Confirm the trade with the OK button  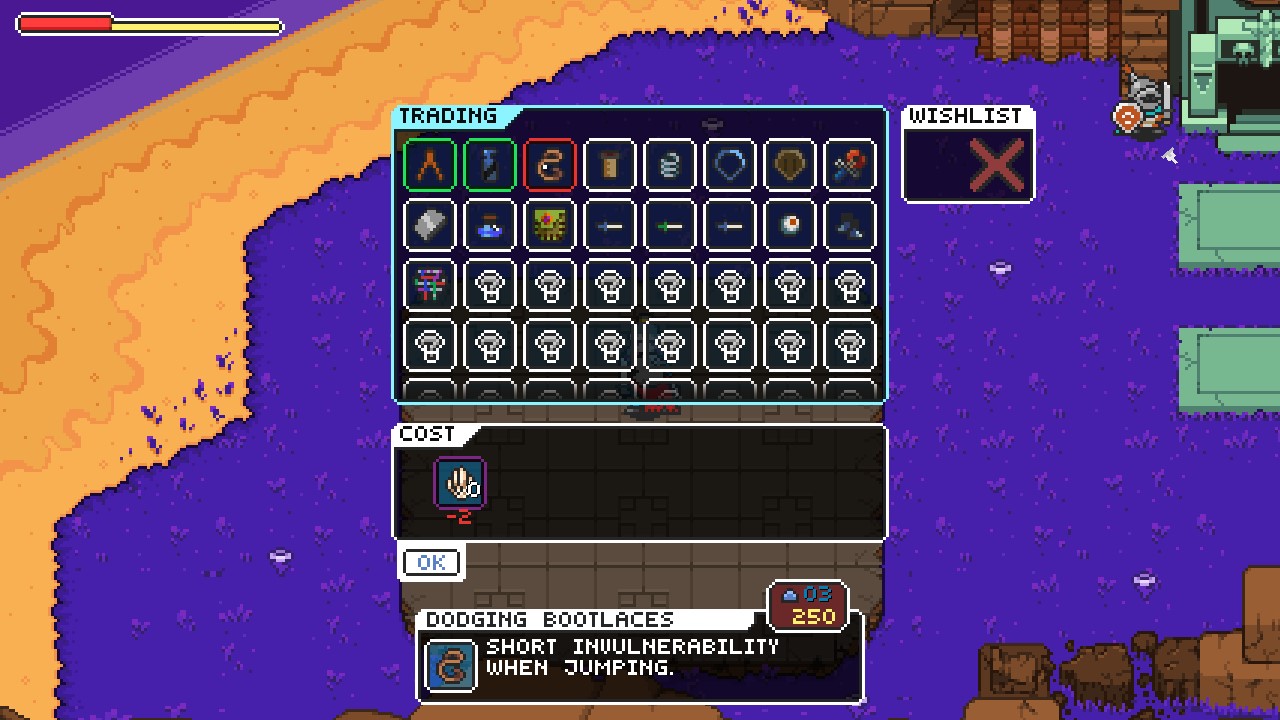click(430, 562)
